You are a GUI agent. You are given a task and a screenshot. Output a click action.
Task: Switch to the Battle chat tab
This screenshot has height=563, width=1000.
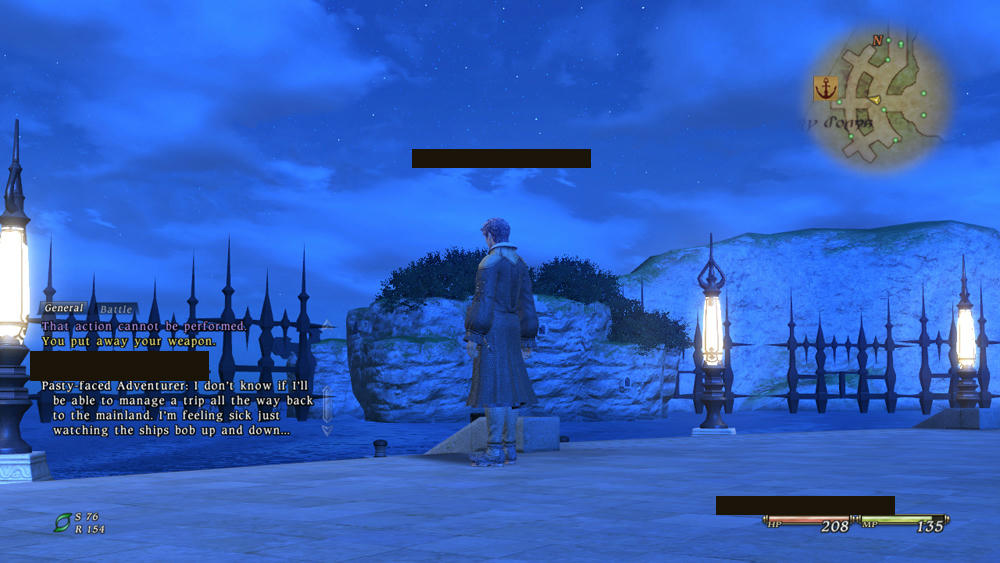coord(117,310)
